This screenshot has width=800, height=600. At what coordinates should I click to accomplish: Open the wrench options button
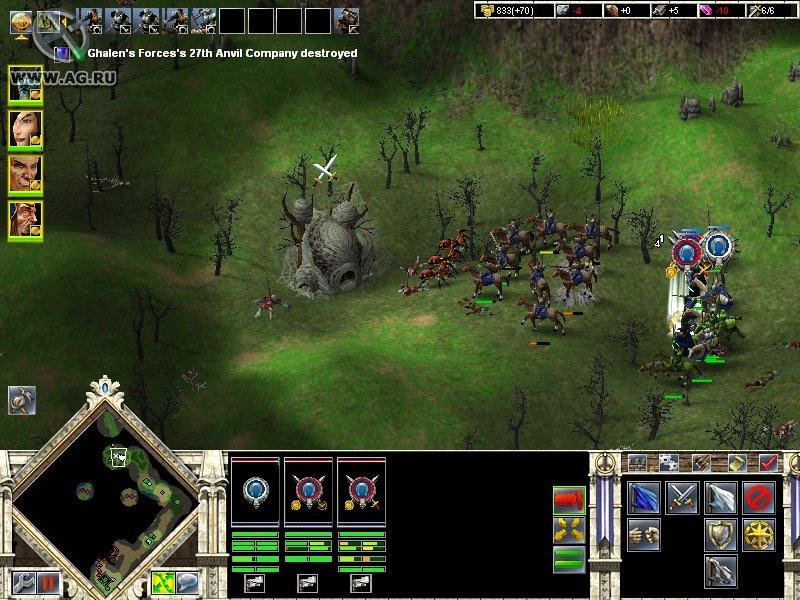click(21, 580)
